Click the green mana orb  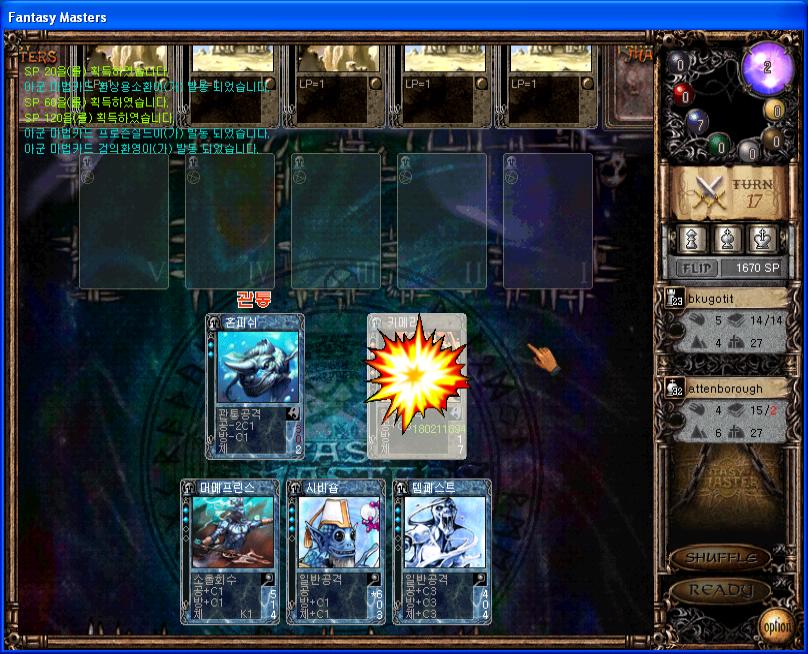(x=718, y=146)
